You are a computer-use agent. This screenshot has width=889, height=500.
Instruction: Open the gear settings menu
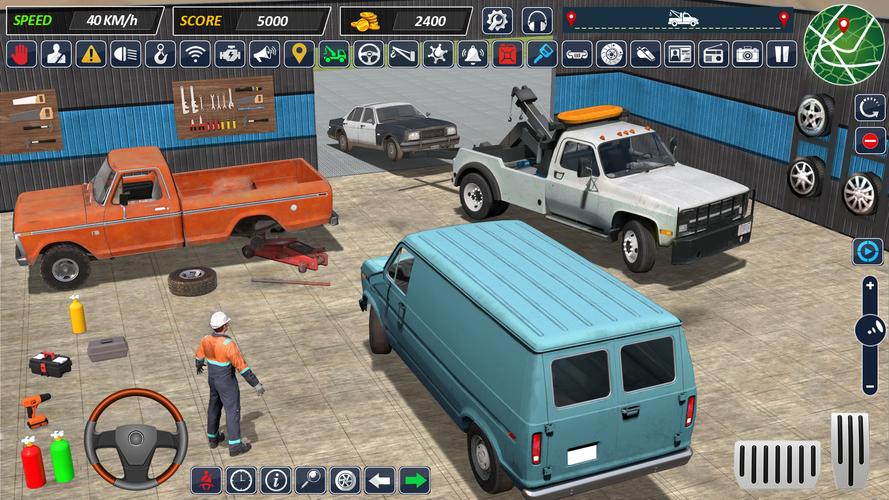(497, 20)
